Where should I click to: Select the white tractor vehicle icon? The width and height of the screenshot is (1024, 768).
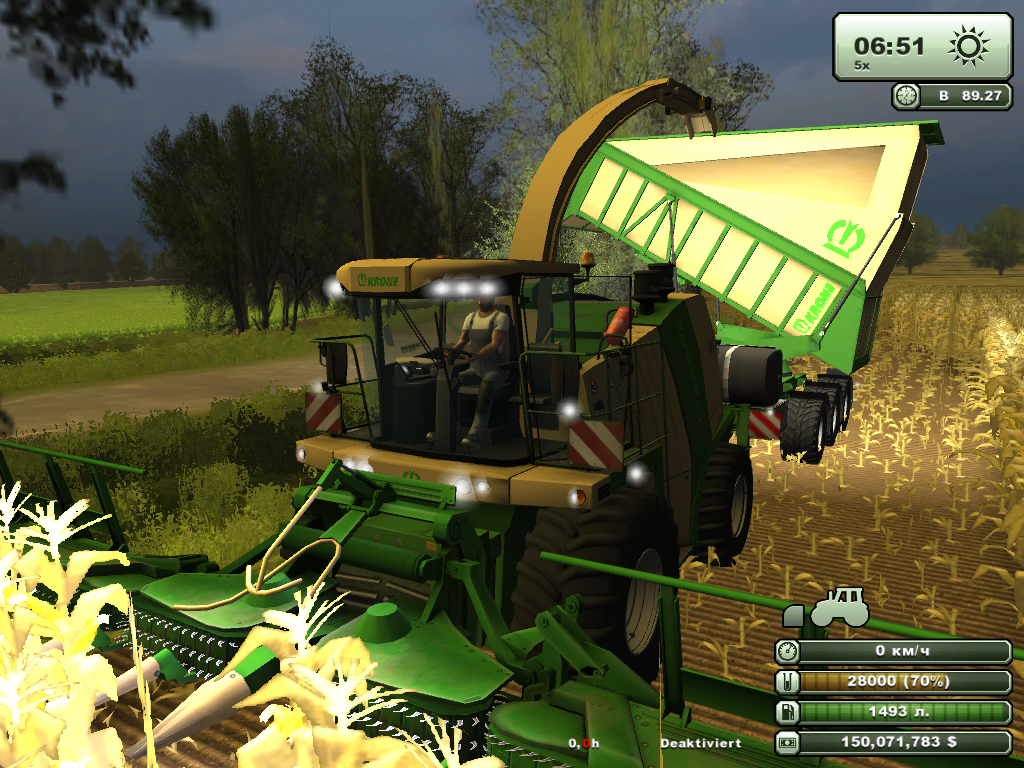(x=838, y=609)
